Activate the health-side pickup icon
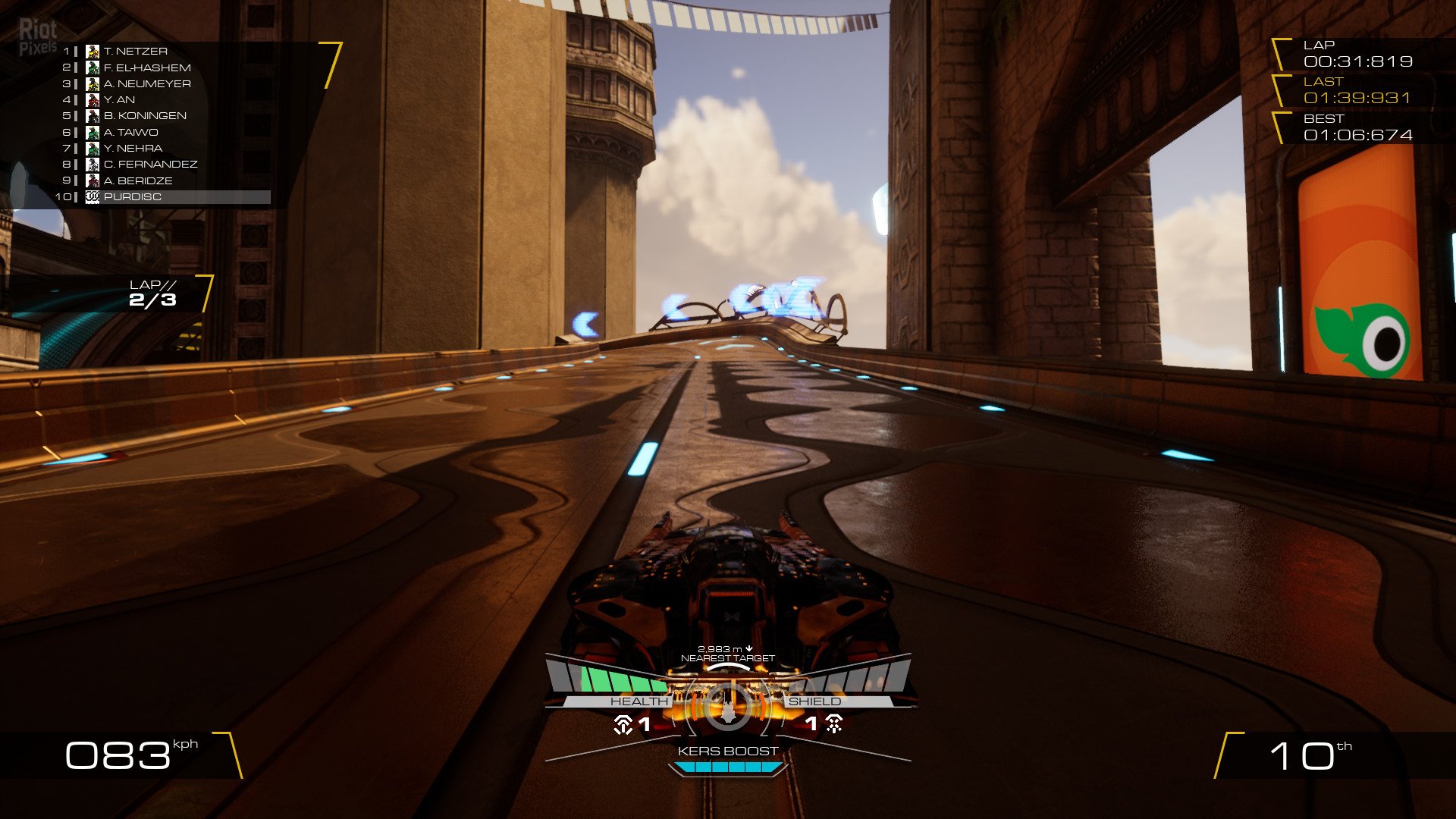Screen dimensions: 1456x819 point(623,725)
